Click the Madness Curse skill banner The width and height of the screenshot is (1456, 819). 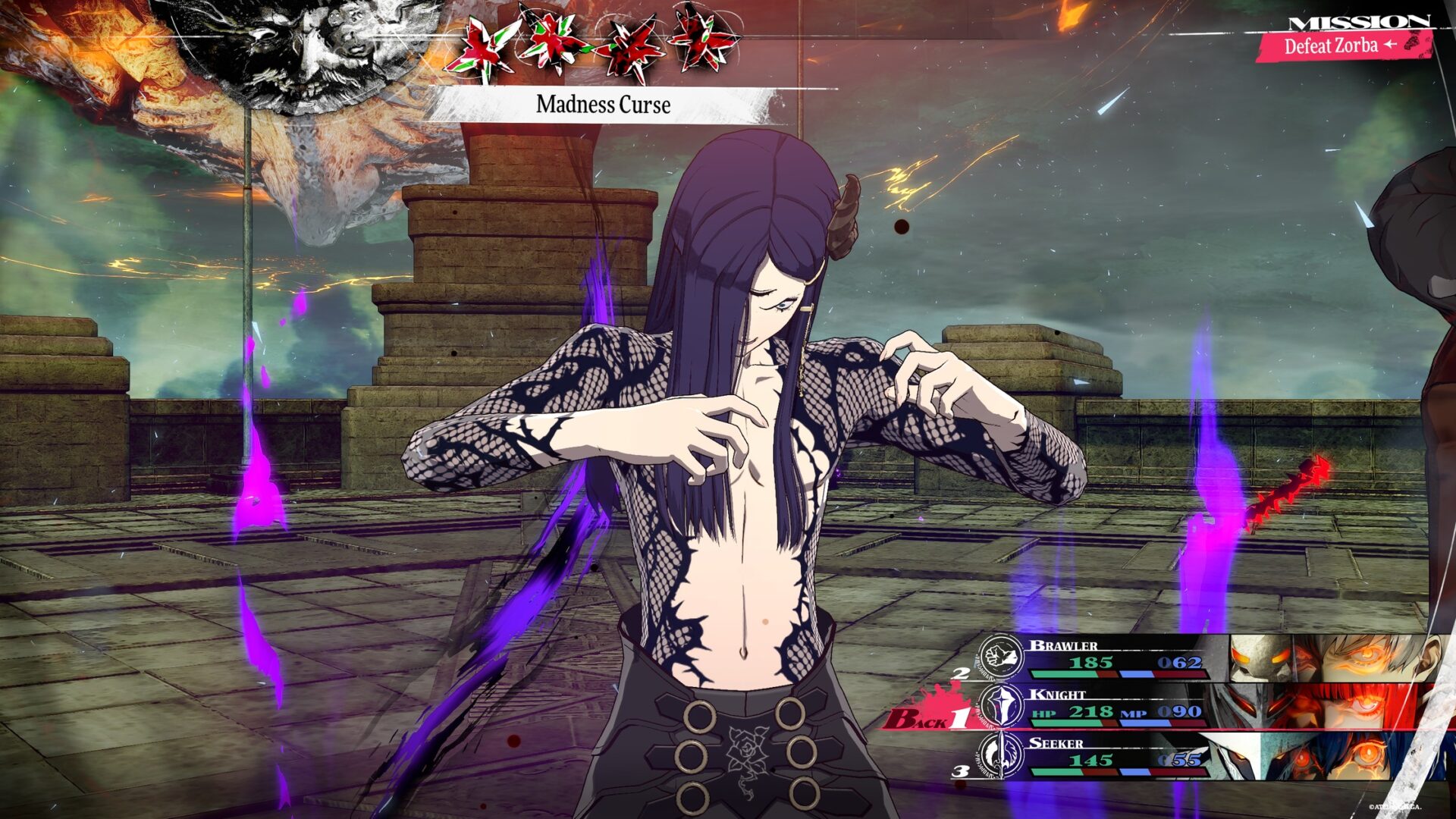pos(604,105)
